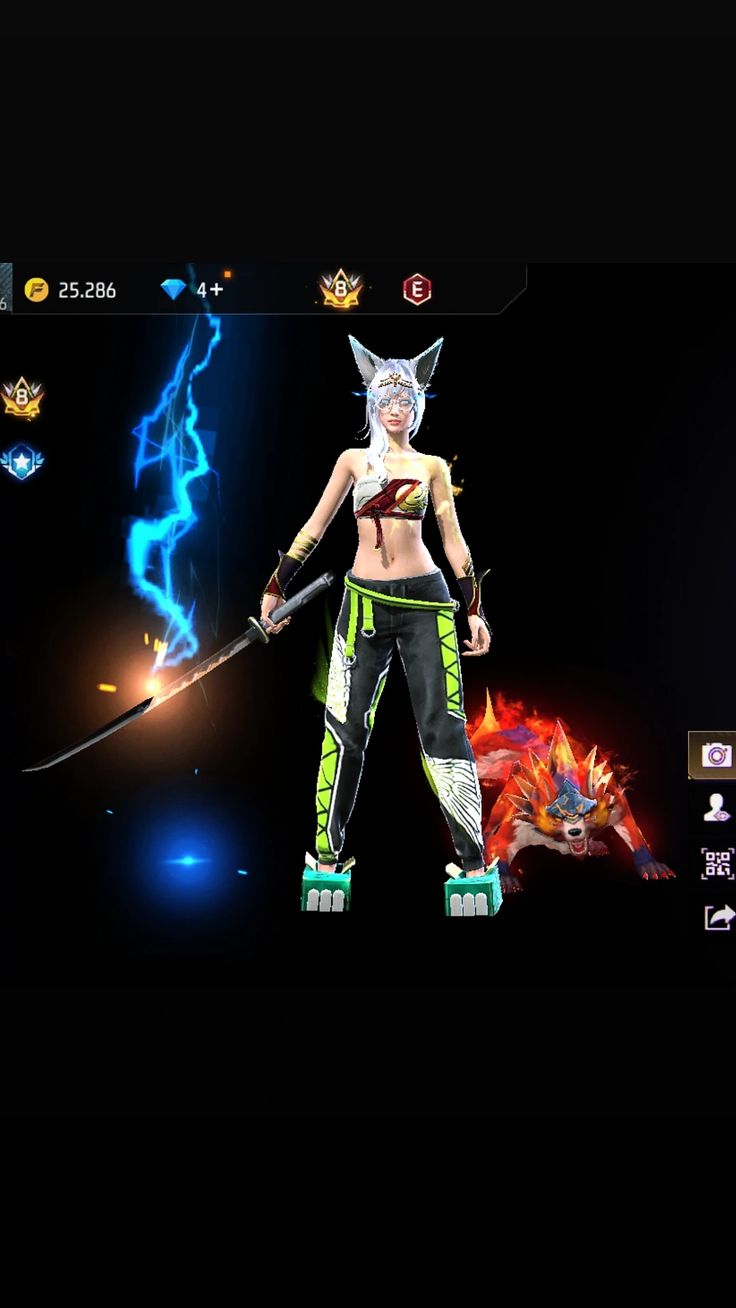Select the blue star badge icon

[21, 462]
